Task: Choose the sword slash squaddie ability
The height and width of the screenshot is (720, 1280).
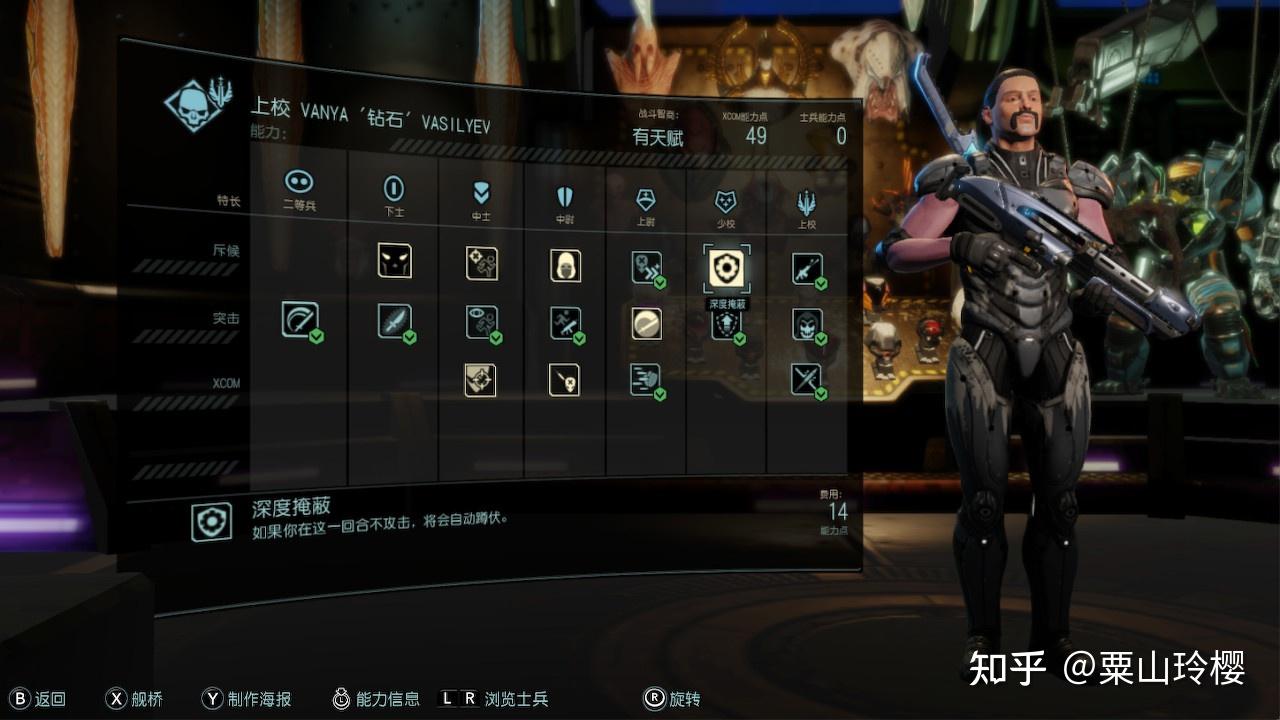Action: [300, 320]
